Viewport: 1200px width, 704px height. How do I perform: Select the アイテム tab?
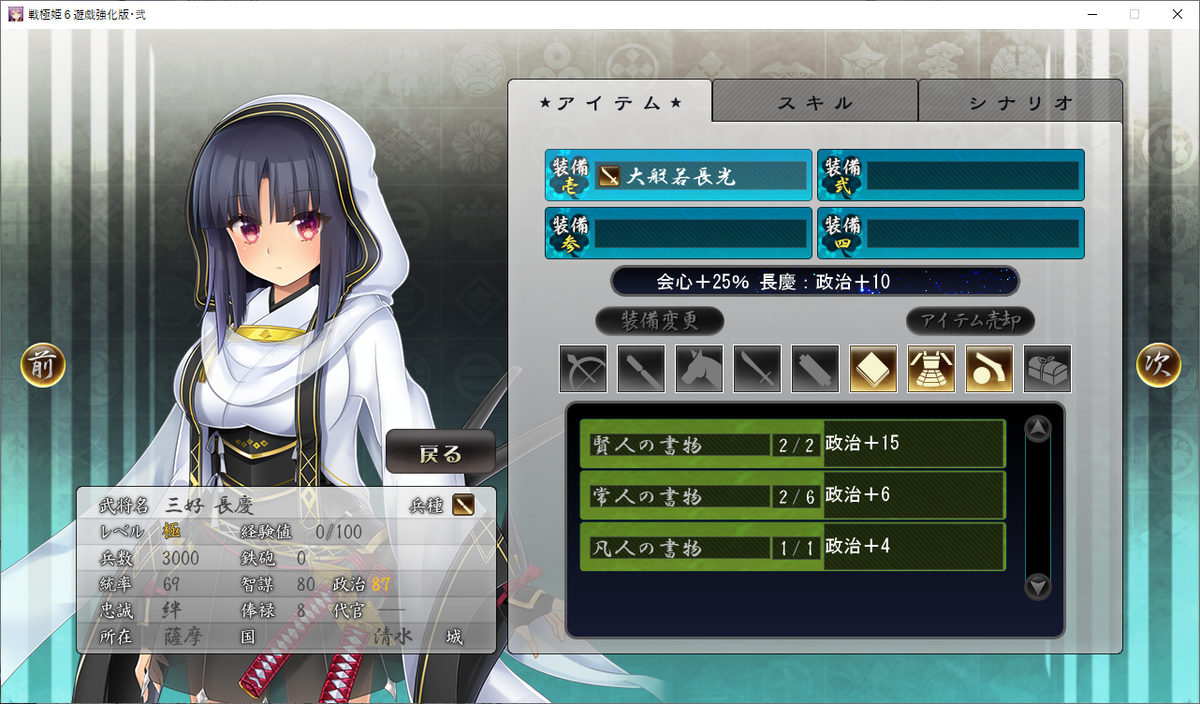click(x=610, y=102)
